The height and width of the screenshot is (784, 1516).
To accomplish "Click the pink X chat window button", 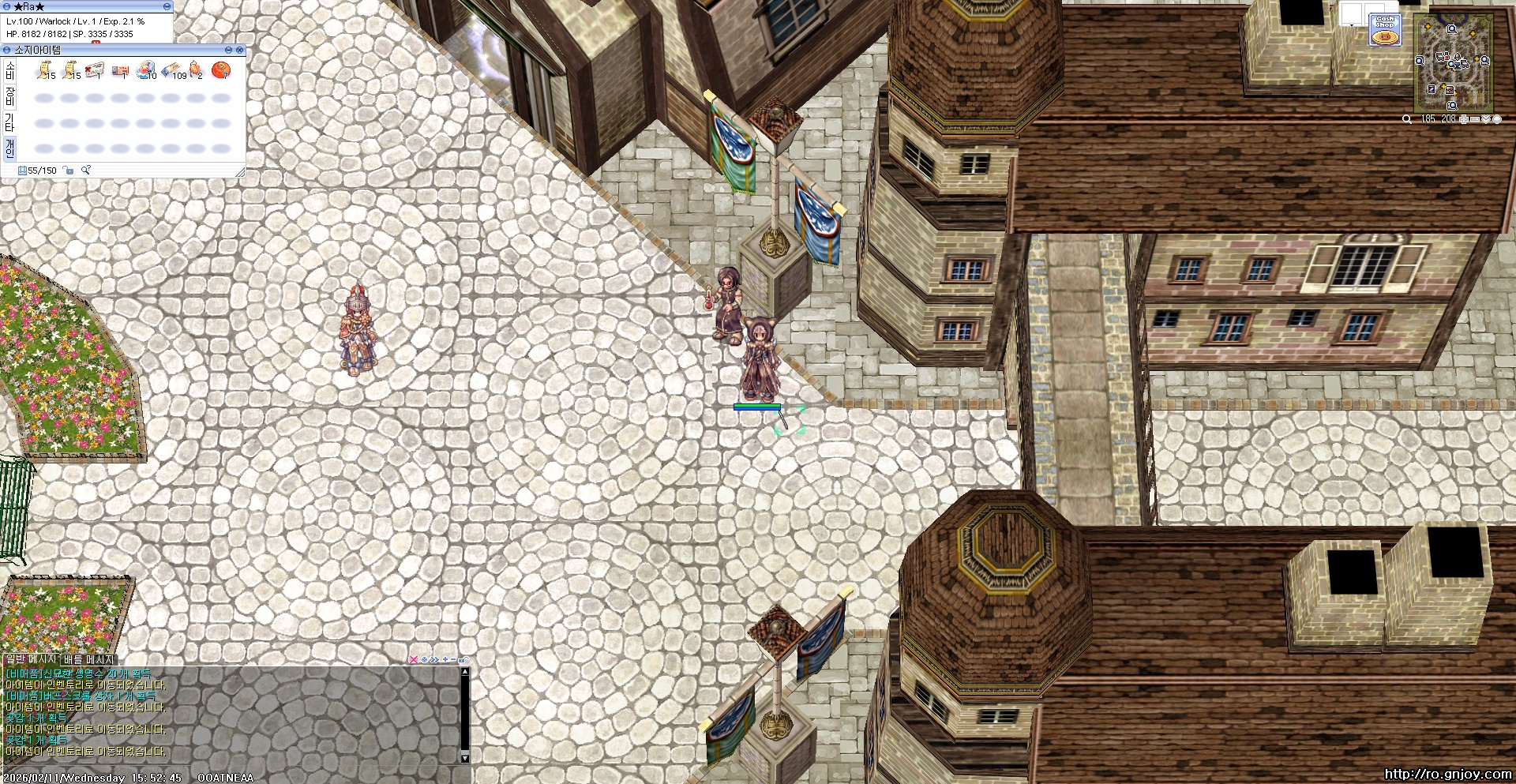I will coord(413,660).
